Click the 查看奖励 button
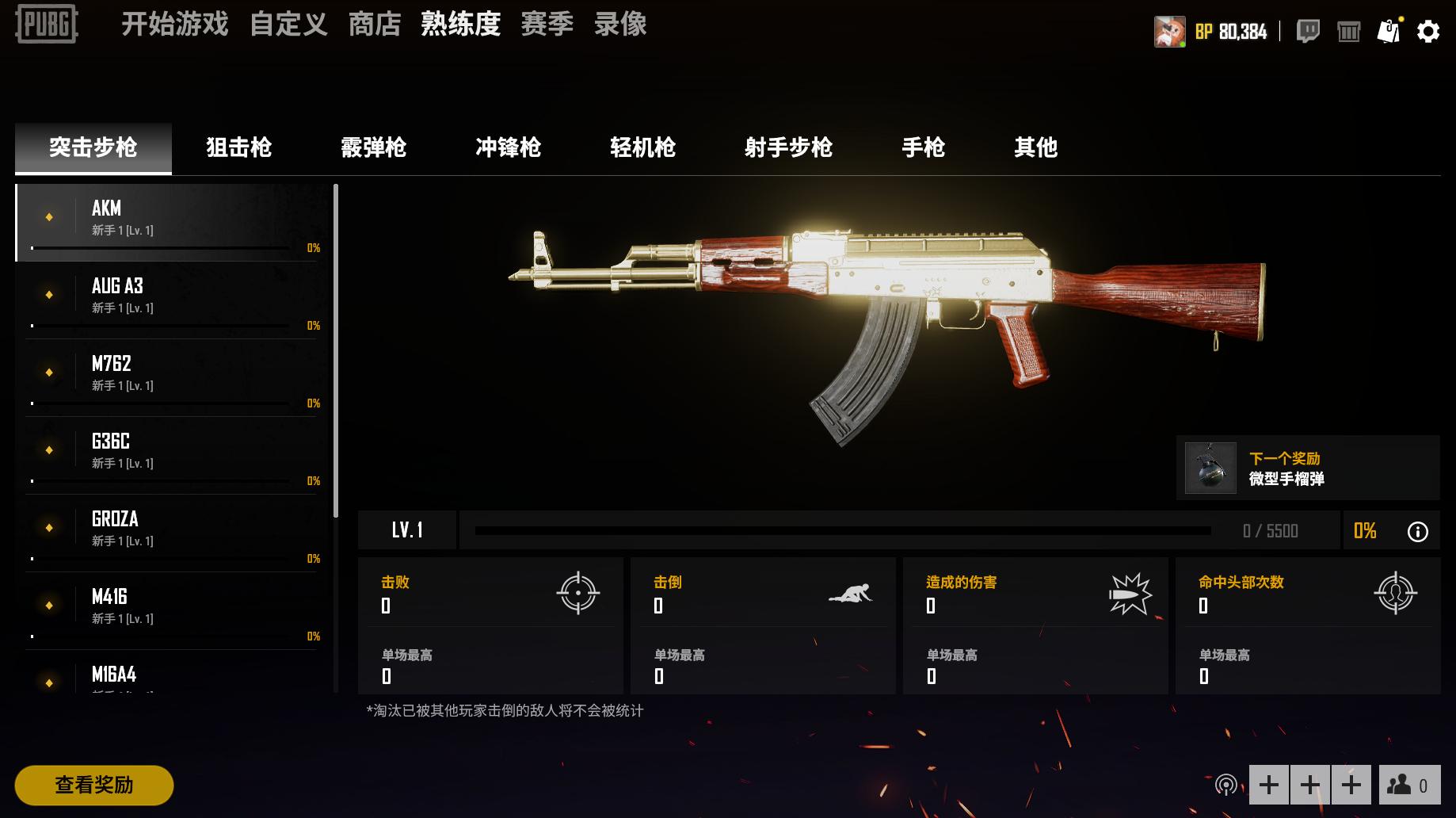Viewport: 1456px width, 818px height. click(x=93, y=786)
